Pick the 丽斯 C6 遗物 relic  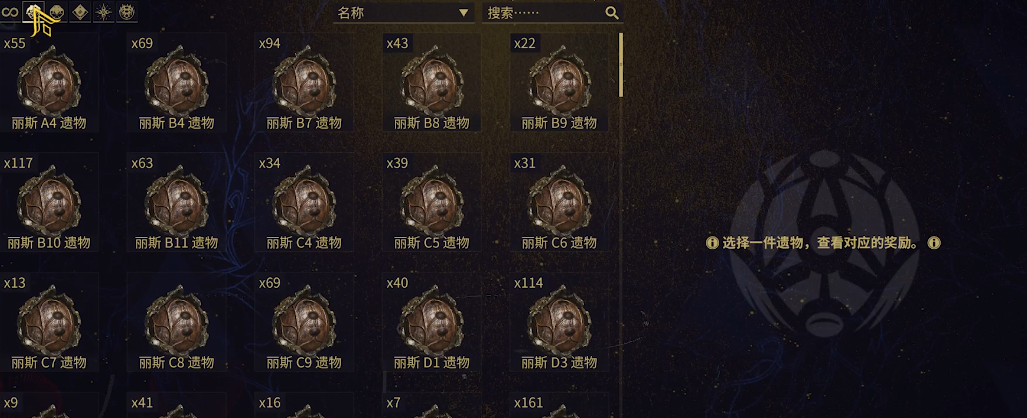[559, 203]
